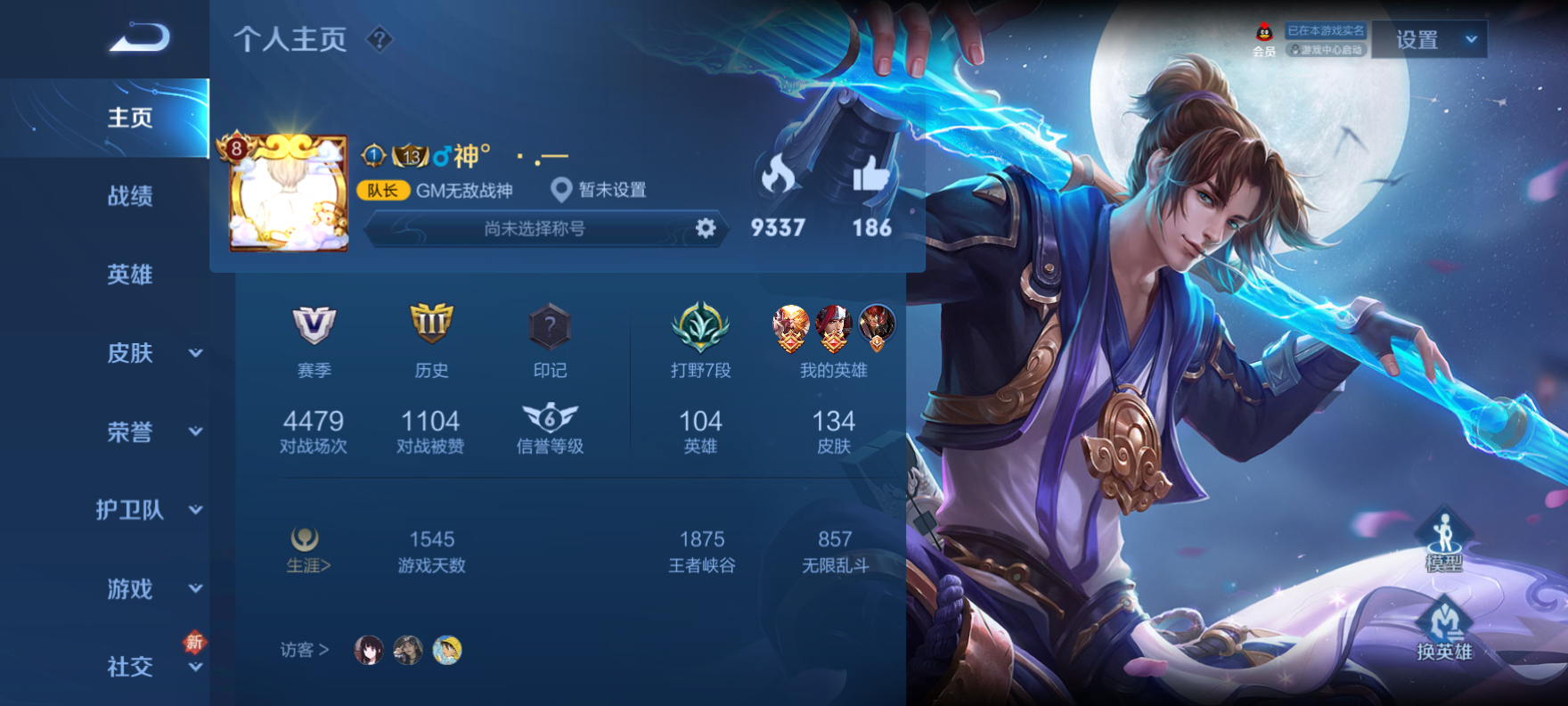
Task: View the 赛季 rank badge
Action: point(314,327)
